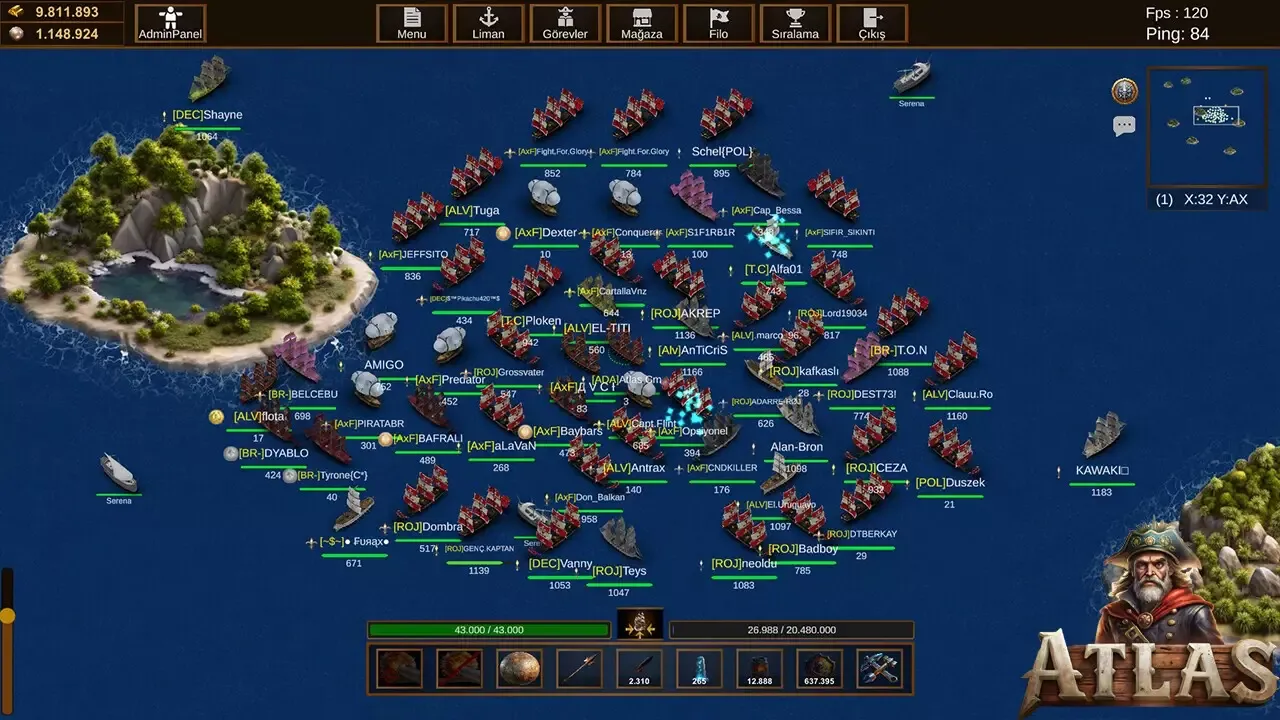Open the chat speech bubble

(x=1125, y=126)
